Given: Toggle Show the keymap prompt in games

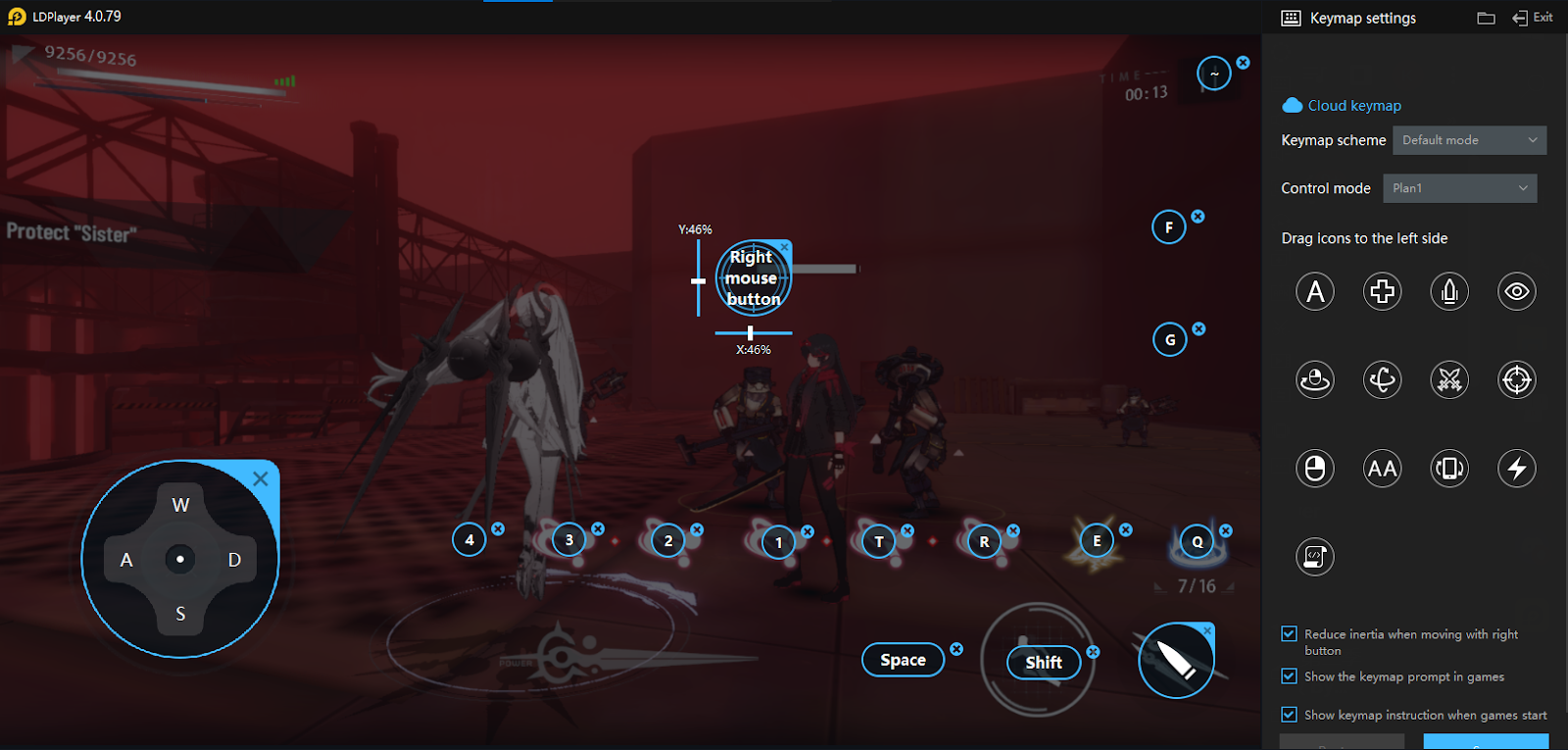Looking at the screenshot, I should tap(1290, 676).
